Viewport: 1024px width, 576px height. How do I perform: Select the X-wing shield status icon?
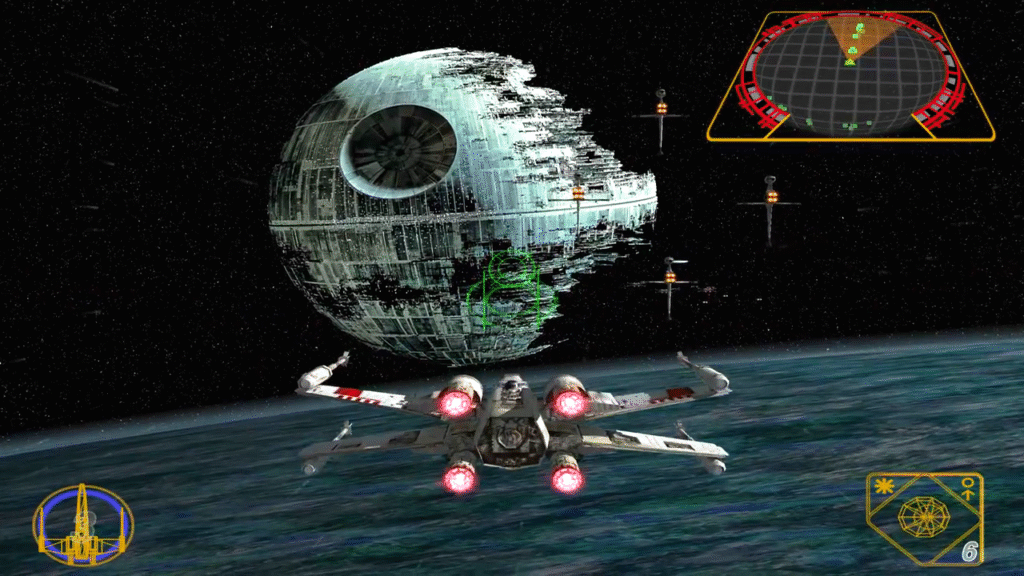(x=83, y=525)
